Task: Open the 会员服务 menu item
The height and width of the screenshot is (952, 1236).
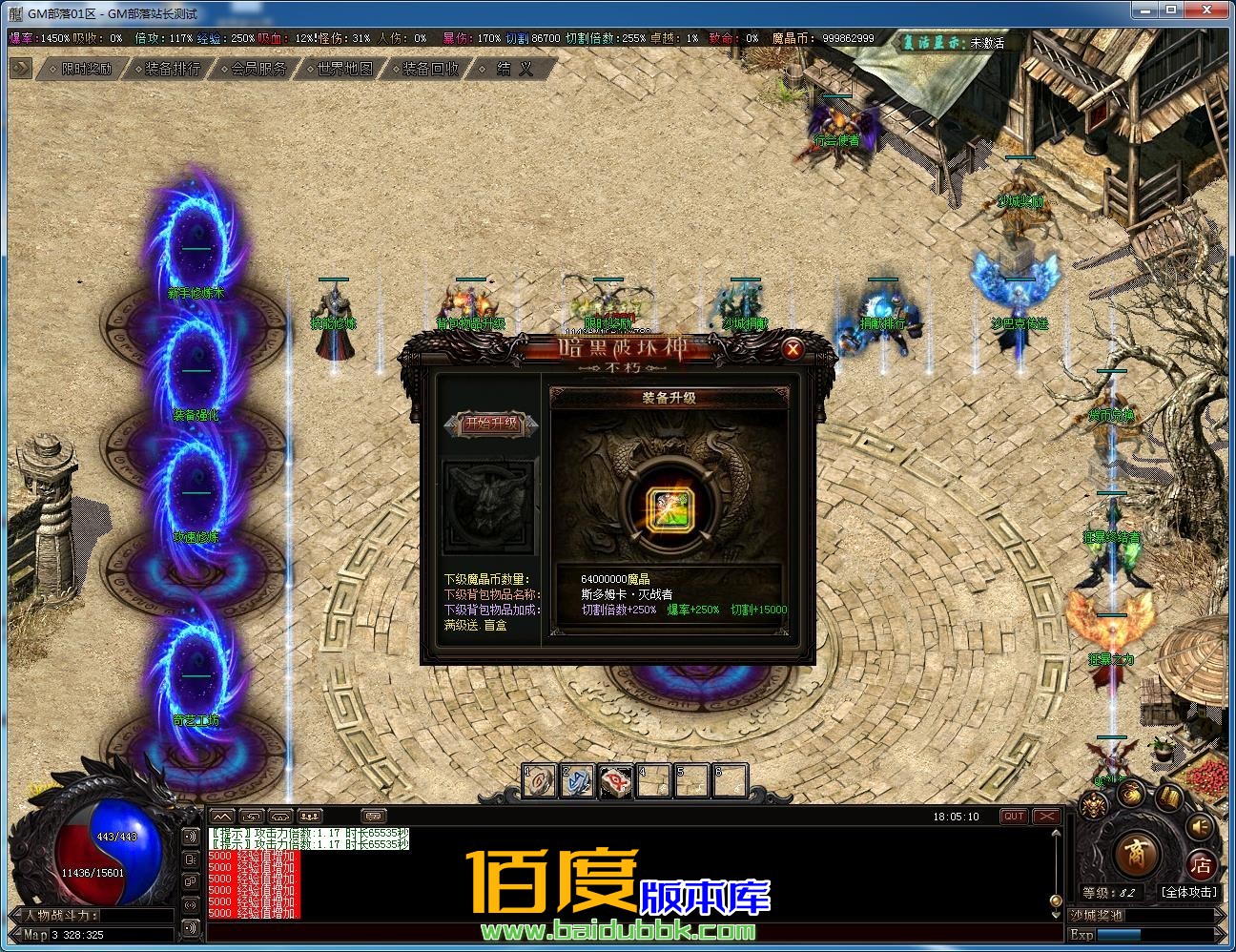Action: 256,68
